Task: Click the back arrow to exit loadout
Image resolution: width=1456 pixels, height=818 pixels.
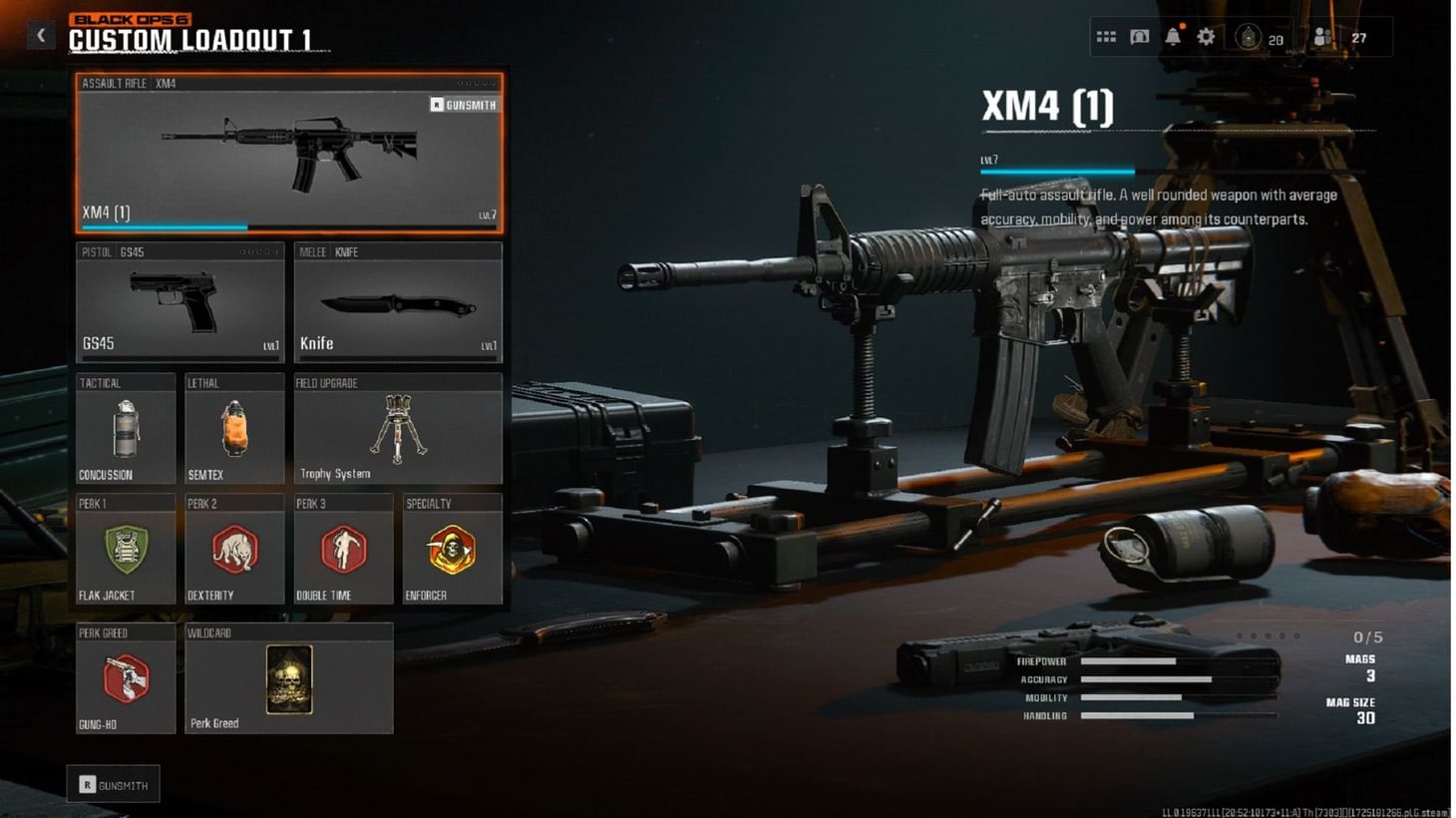Action: [x=41, y=34]
